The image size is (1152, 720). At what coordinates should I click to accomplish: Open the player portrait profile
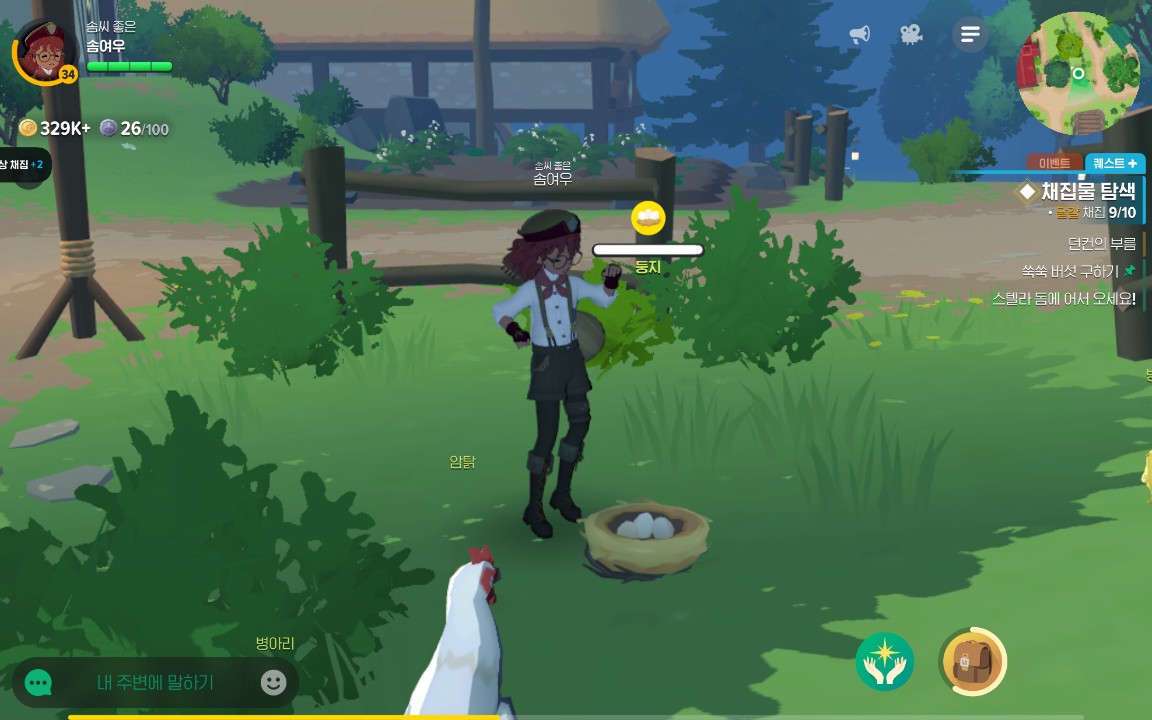click(x=44, y=52)
